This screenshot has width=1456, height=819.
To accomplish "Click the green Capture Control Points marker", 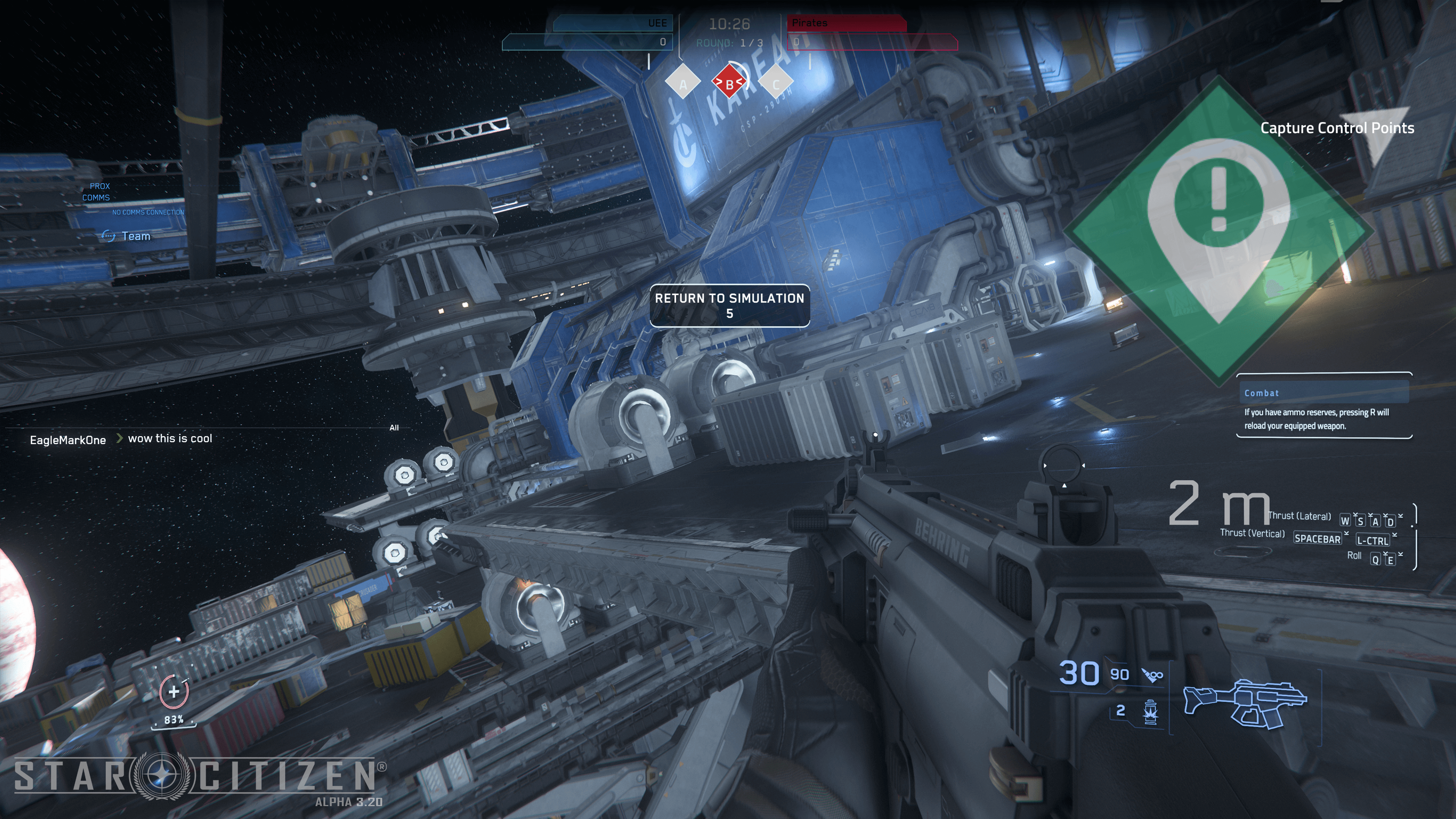I will 1219,229.
